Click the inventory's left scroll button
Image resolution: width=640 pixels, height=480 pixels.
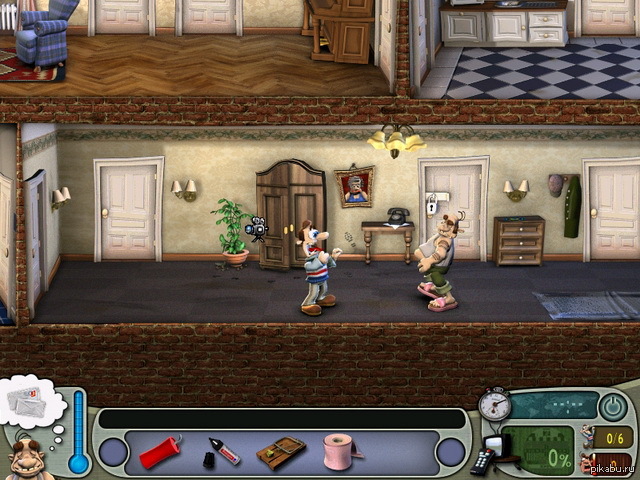pos(113,453)
